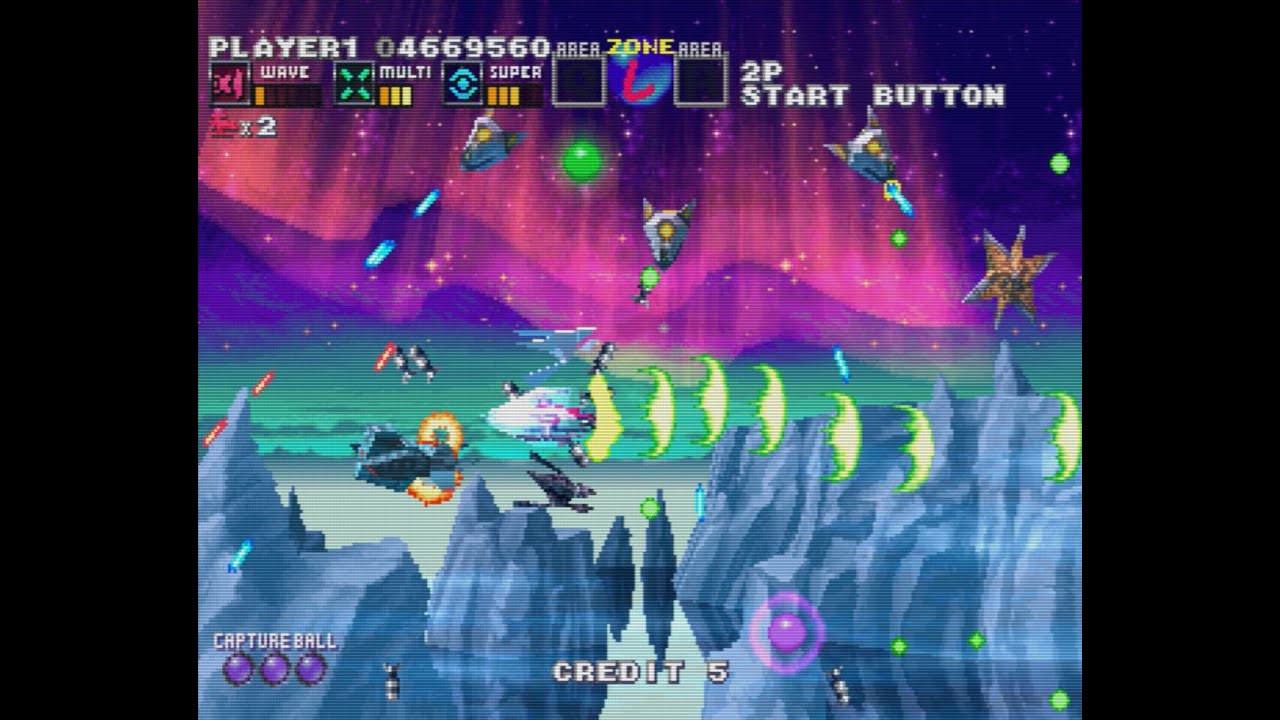Select the red WAVE weapon icon
The height and width of the screenshot is (720, 1280).
230,84
